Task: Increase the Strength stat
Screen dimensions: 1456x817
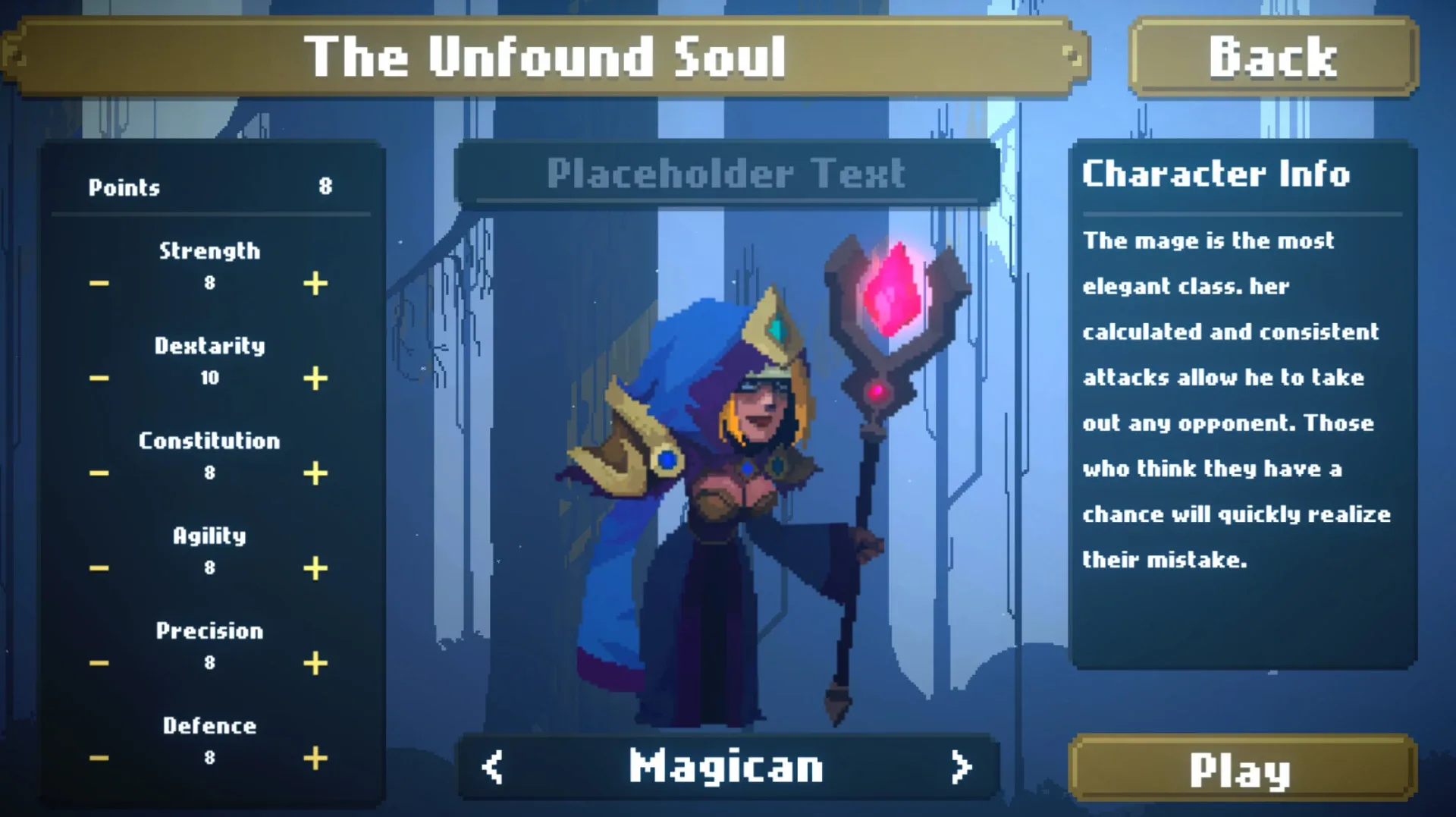Action: pos(315,283)
